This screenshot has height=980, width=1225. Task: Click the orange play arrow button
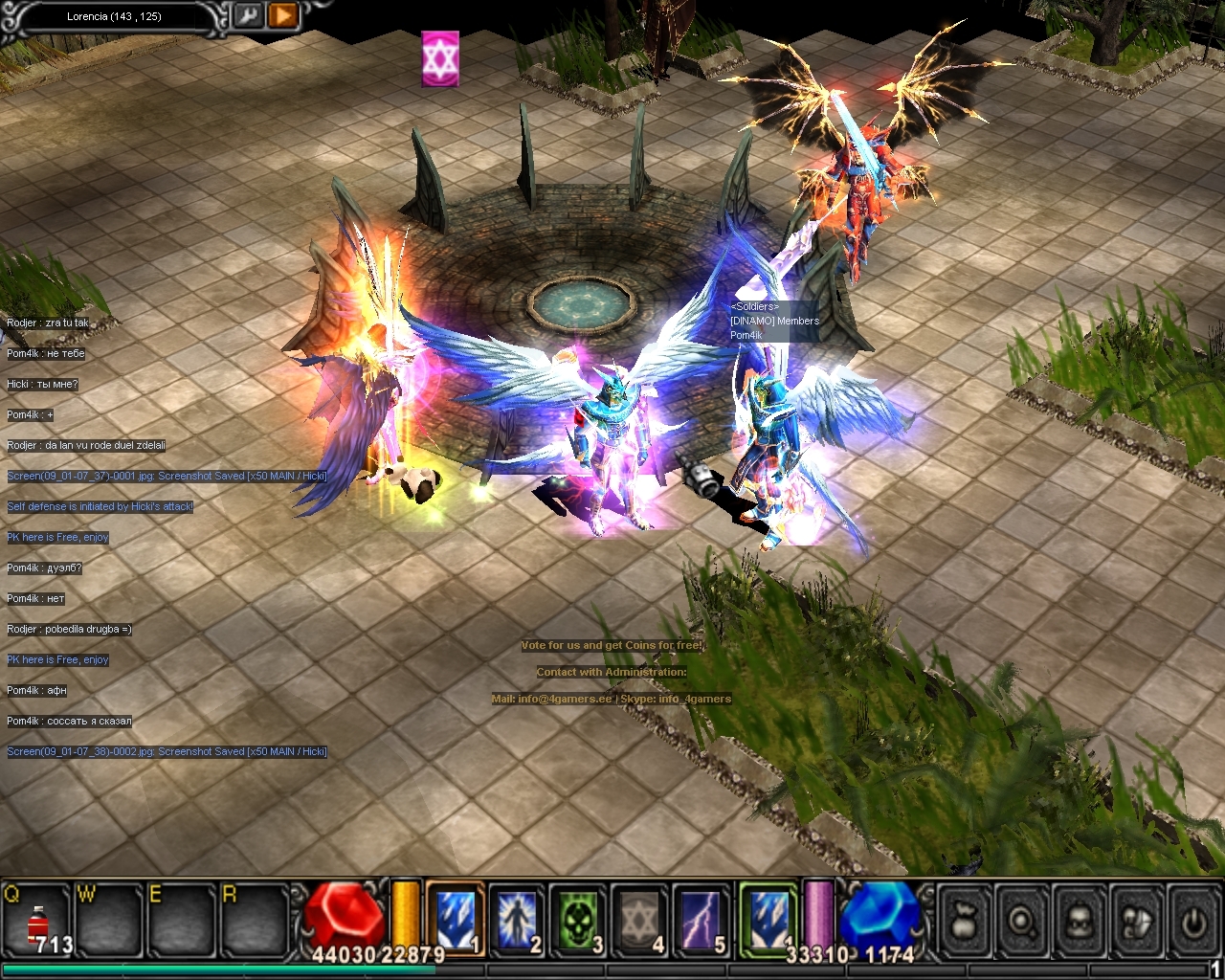[x=282, y=15]
